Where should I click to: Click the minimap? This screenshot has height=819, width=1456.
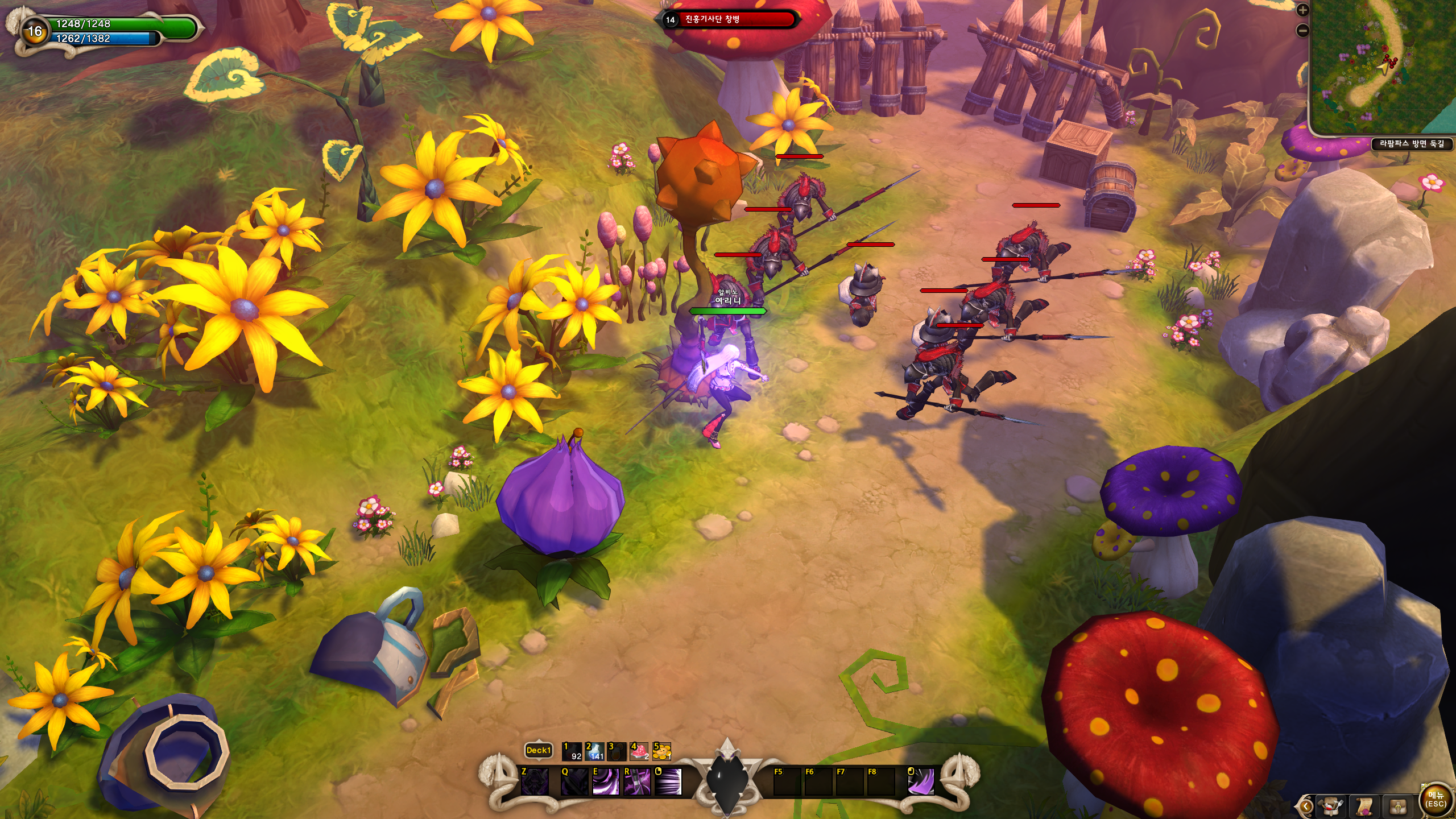pos(1383,67)
